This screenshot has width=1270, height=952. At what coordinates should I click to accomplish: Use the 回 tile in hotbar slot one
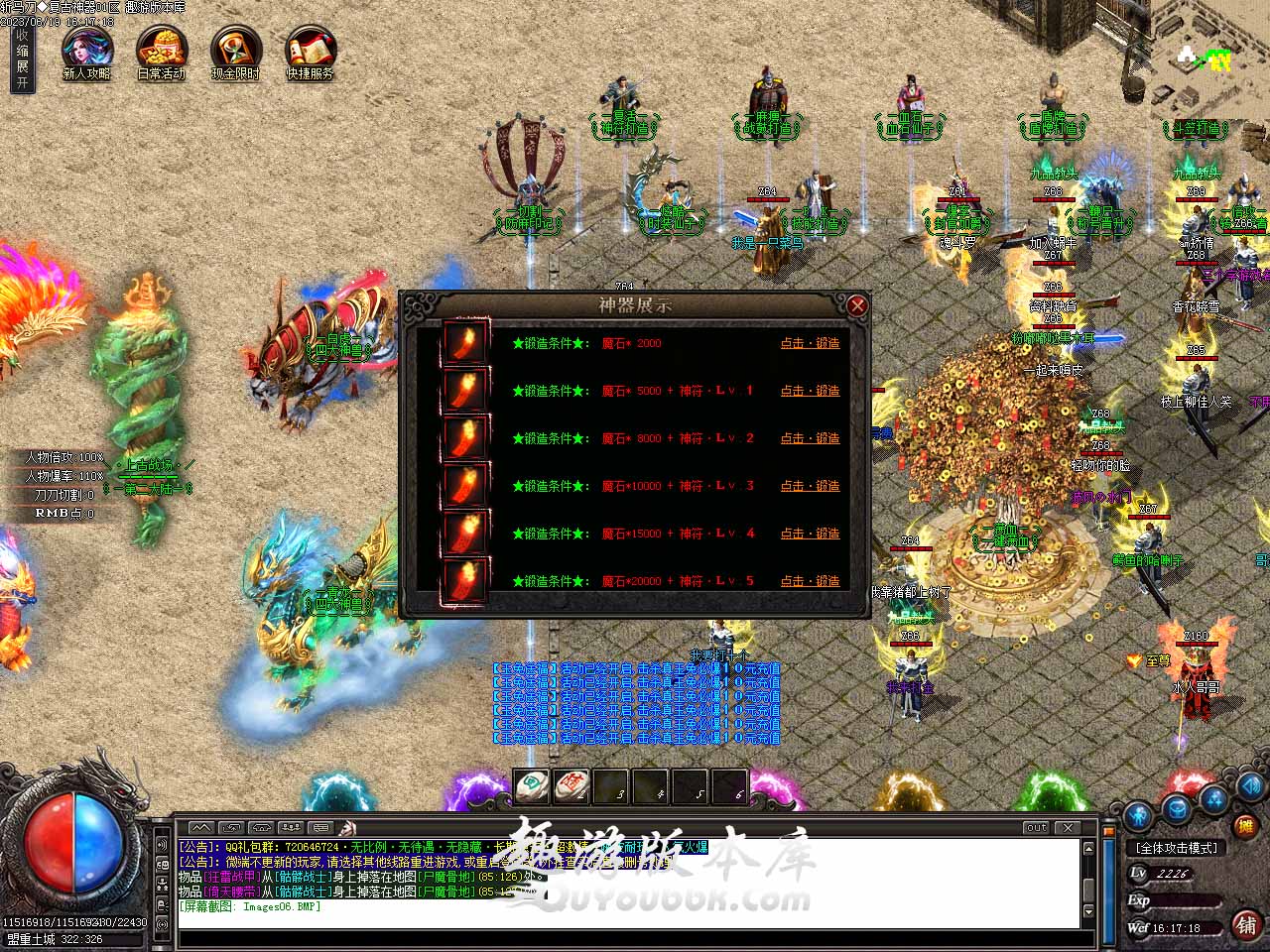[533, 786]
